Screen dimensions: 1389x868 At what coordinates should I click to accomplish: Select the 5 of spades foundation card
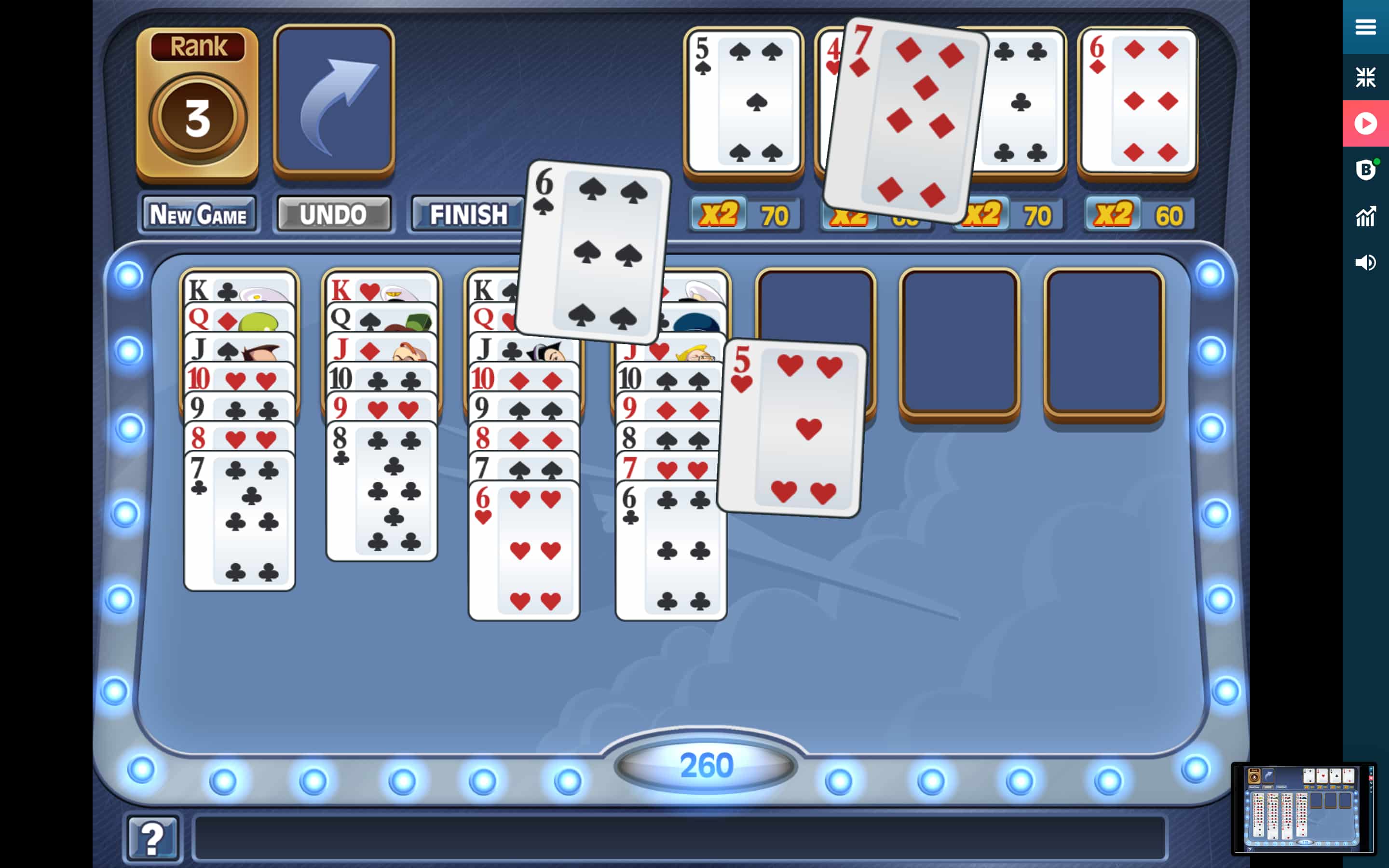click(x=743, y=101)
